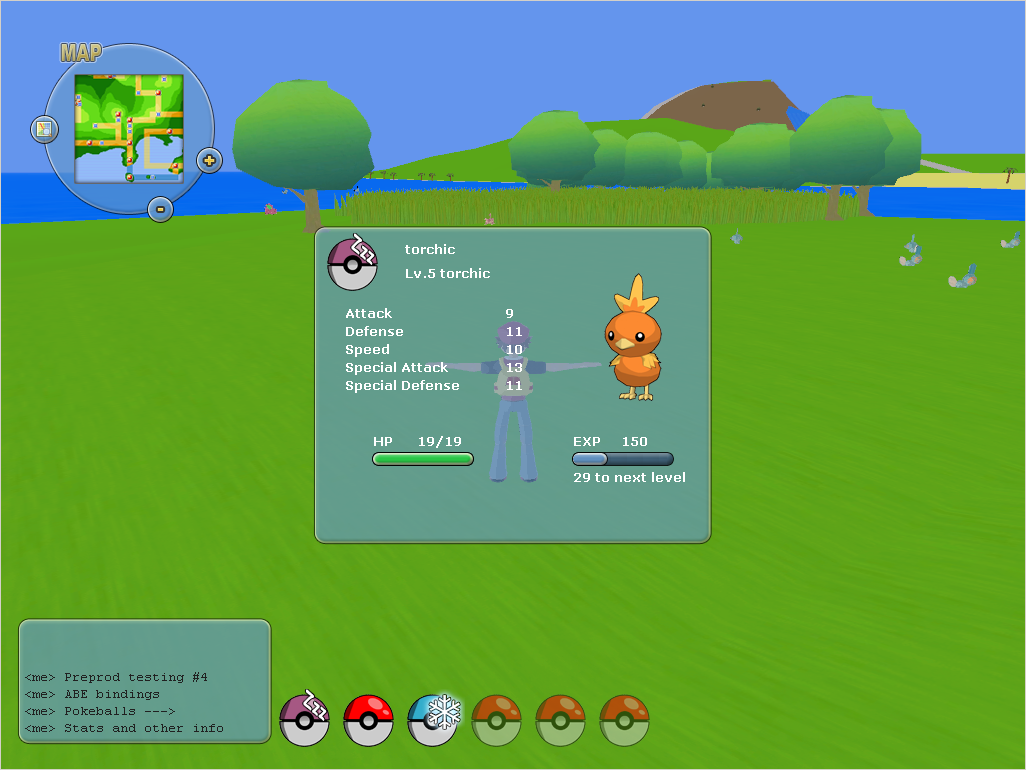This screenshot has width=1026, height=770.
Task: Select the purple sleeping pokeball in the hotbar
Action: click(304, 720)
